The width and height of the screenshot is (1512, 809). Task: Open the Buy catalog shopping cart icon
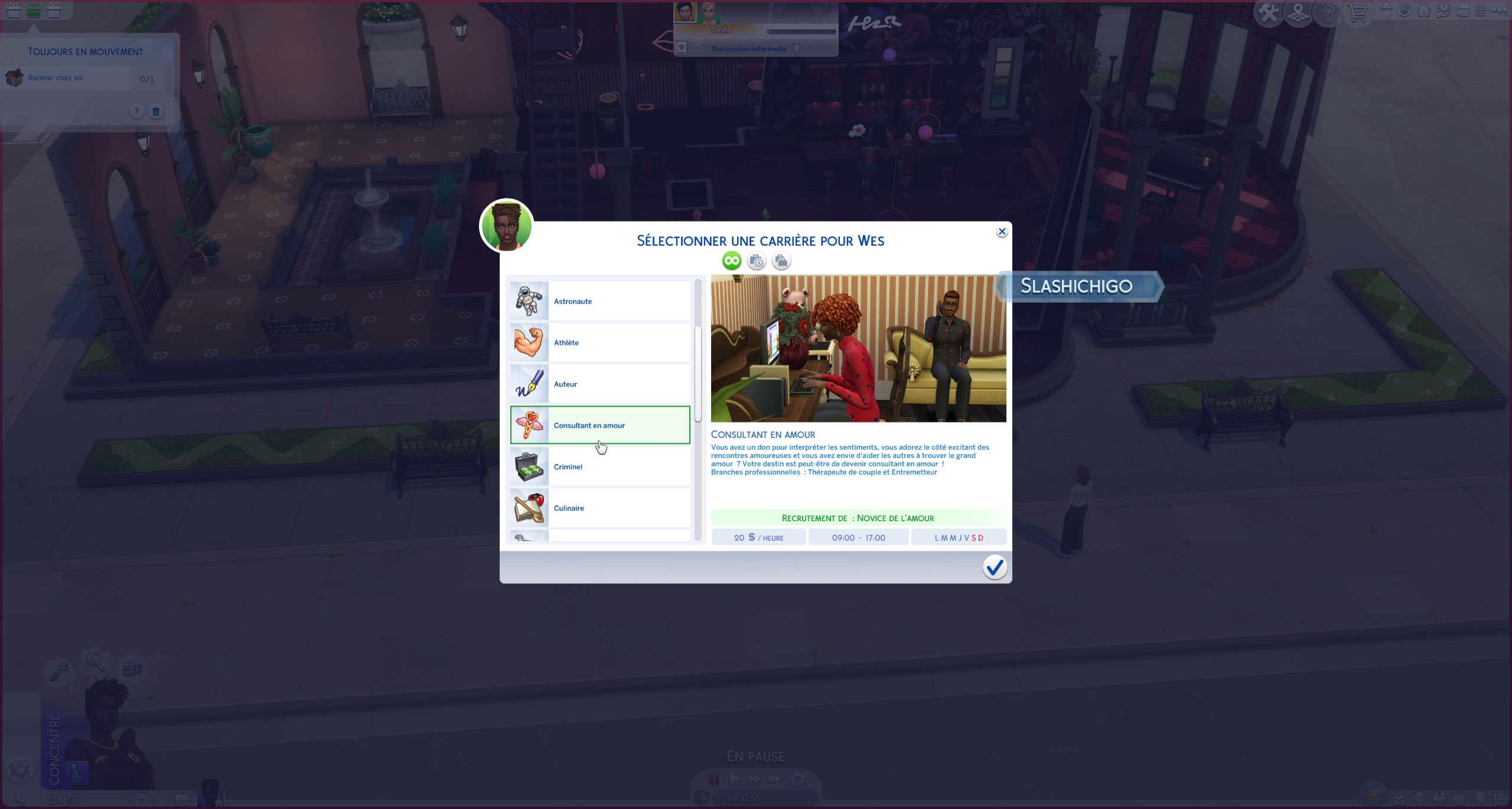(1357, 12)
